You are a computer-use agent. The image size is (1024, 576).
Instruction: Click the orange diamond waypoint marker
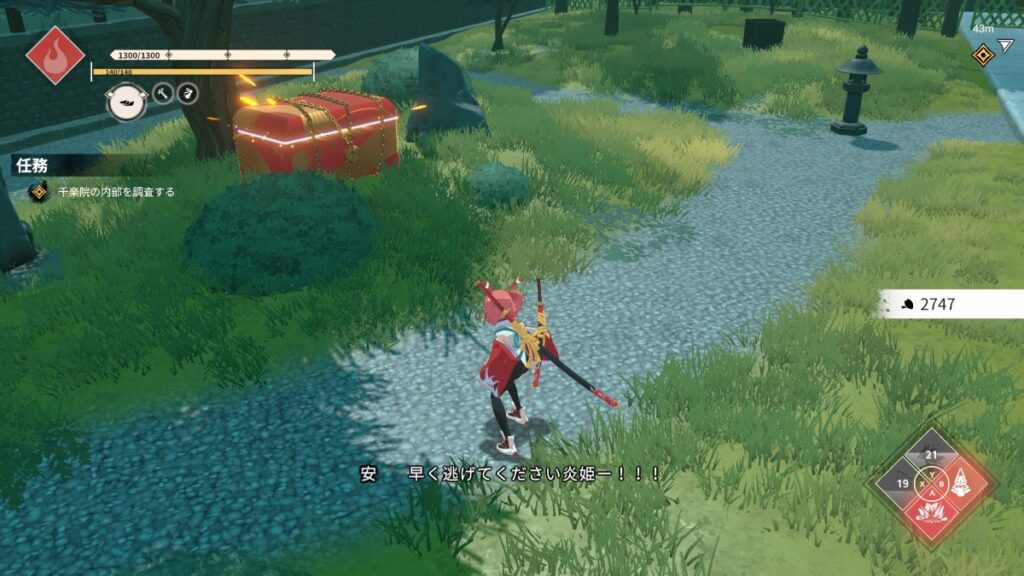[x=981, y=55]
